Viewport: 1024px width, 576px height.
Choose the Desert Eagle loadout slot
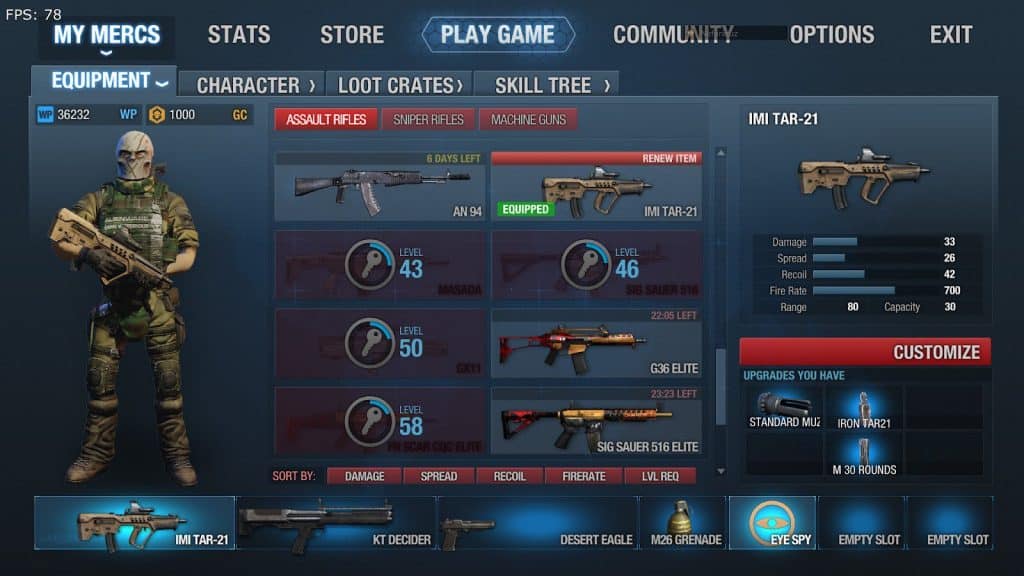[538, 523]
